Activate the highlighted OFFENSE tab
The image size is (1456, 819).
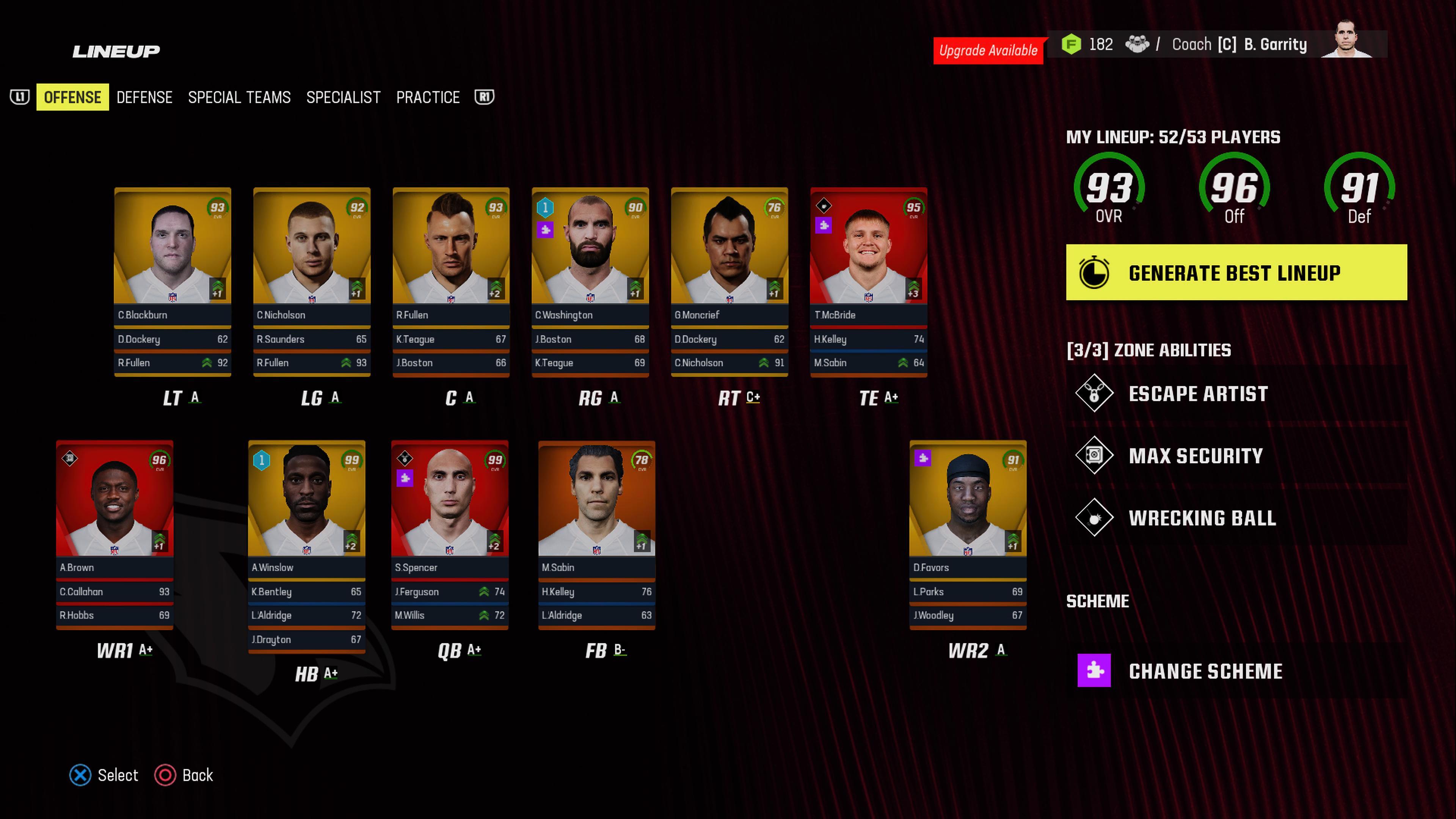[x=72, y=97]
